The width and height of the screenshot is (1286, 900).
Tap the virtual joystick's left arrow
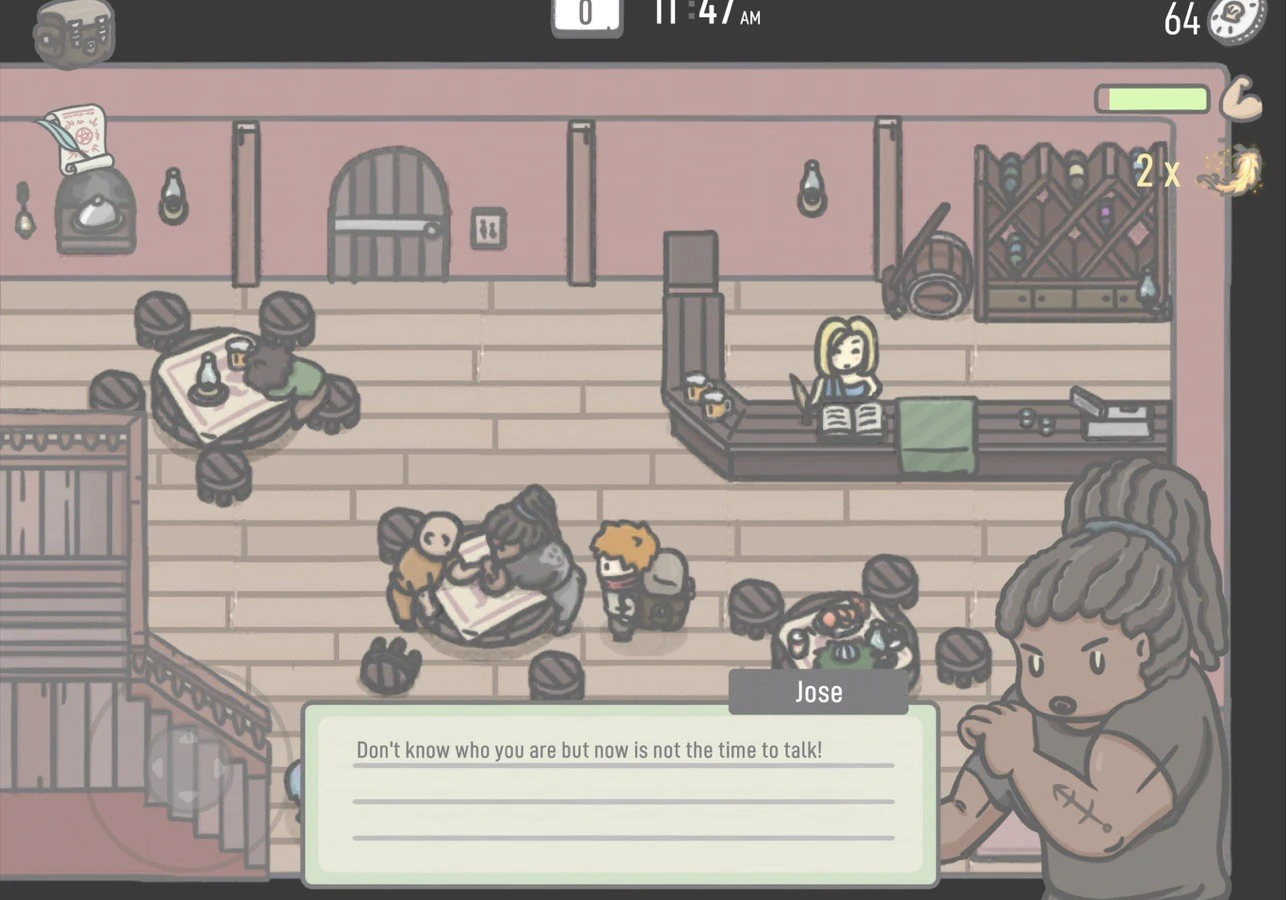coord(158,770)
